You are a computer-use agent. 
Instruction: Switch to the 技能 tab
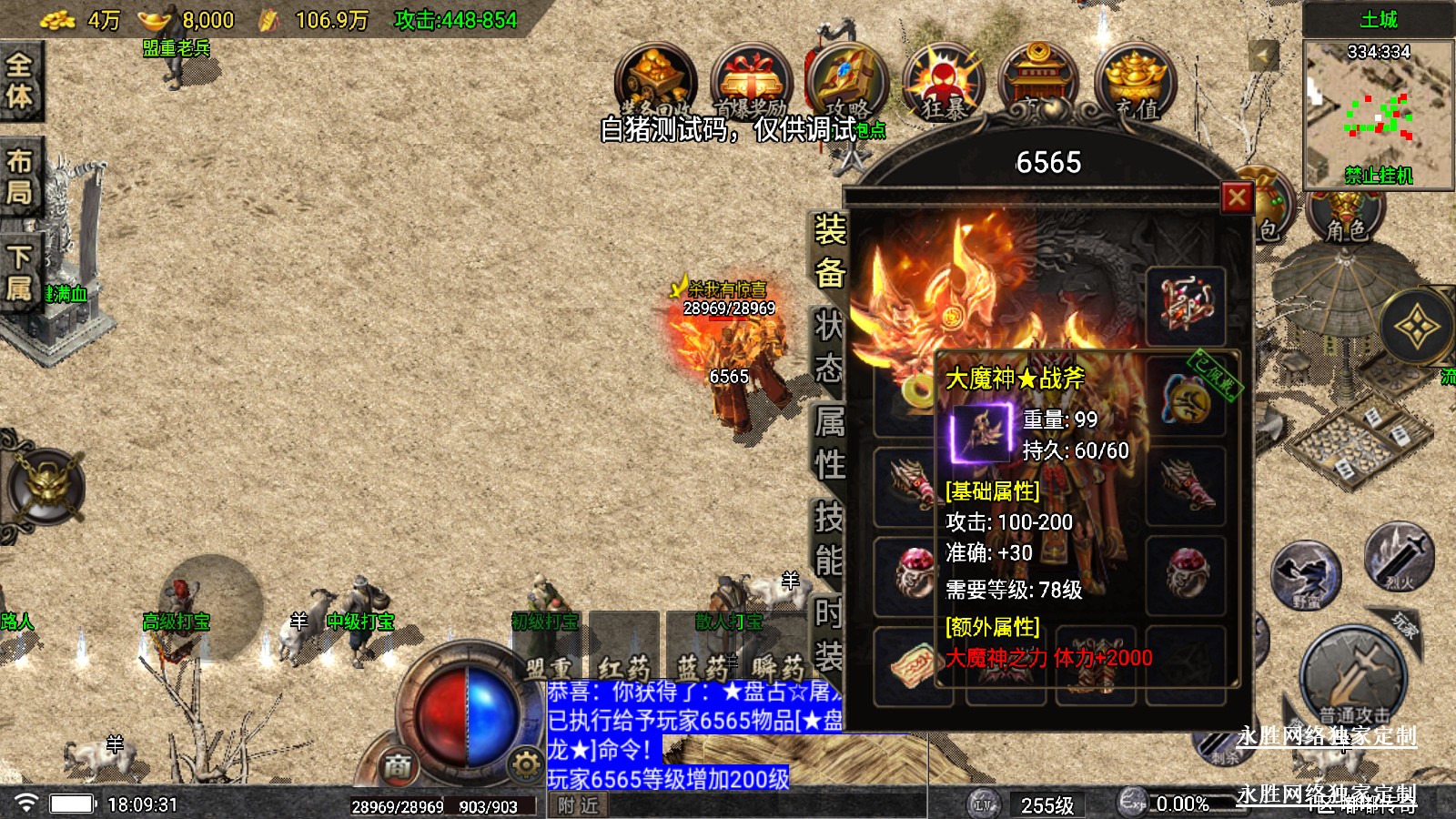(829, 539)
